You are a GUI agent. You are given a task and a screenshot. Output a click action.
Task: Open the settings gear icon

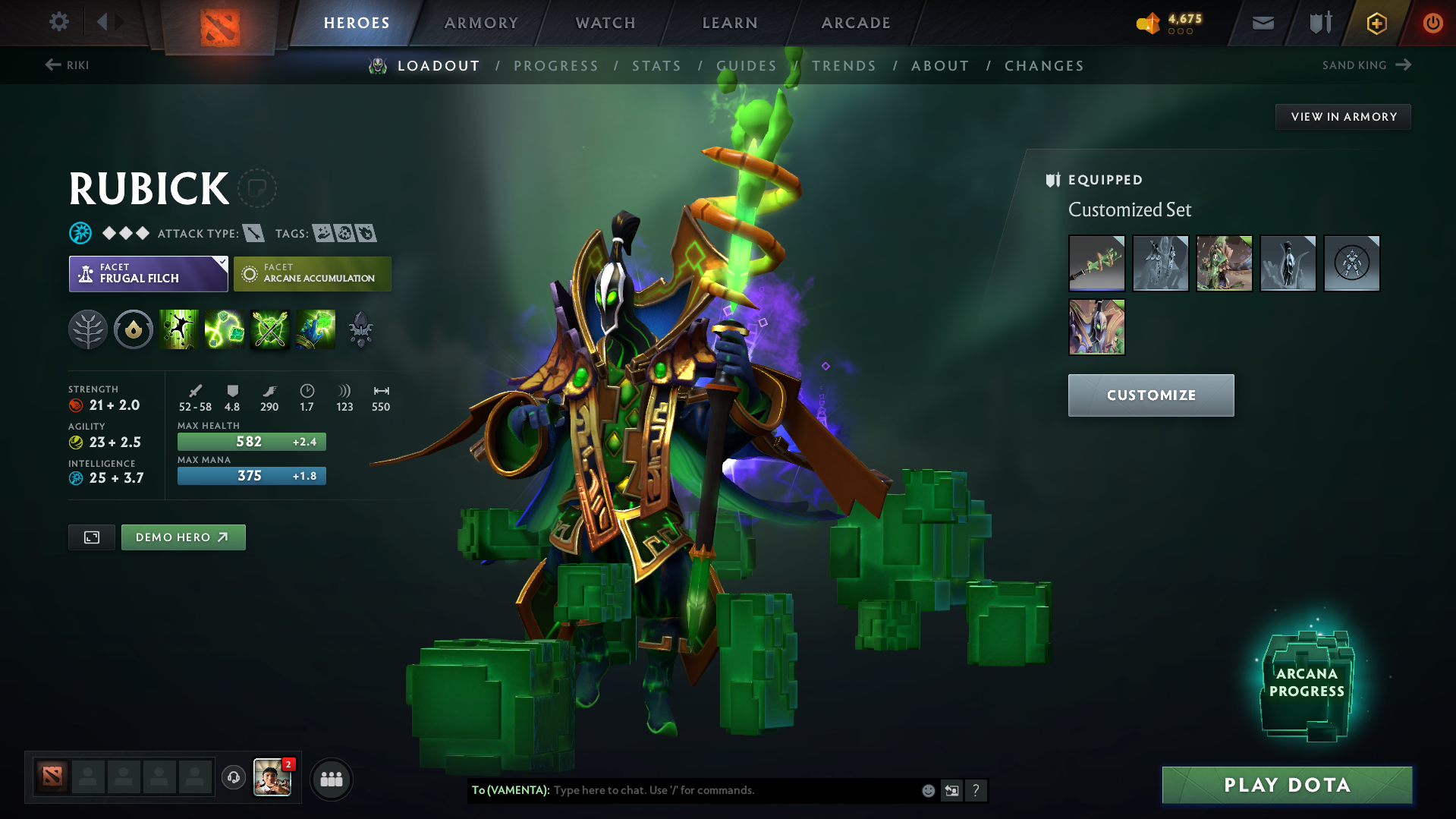click(58, 22)
